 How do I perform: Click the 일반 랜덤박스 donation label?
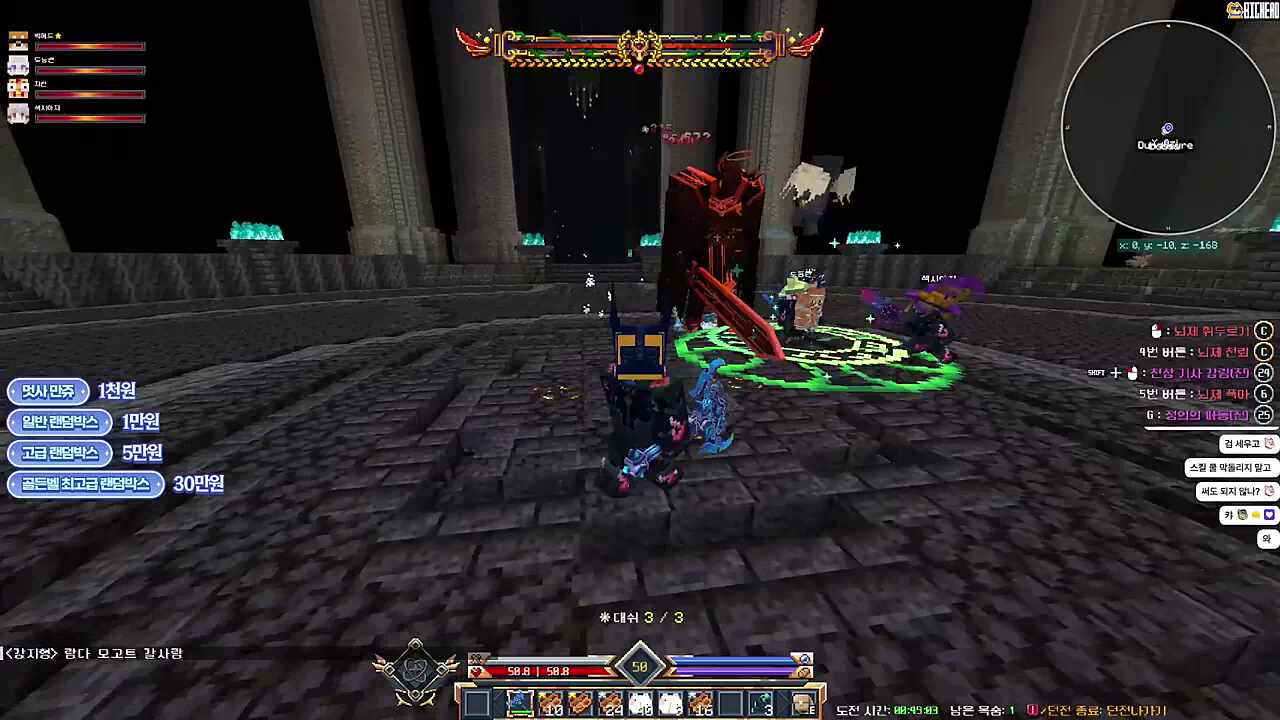pyautogui.click(x=60, y=422)
